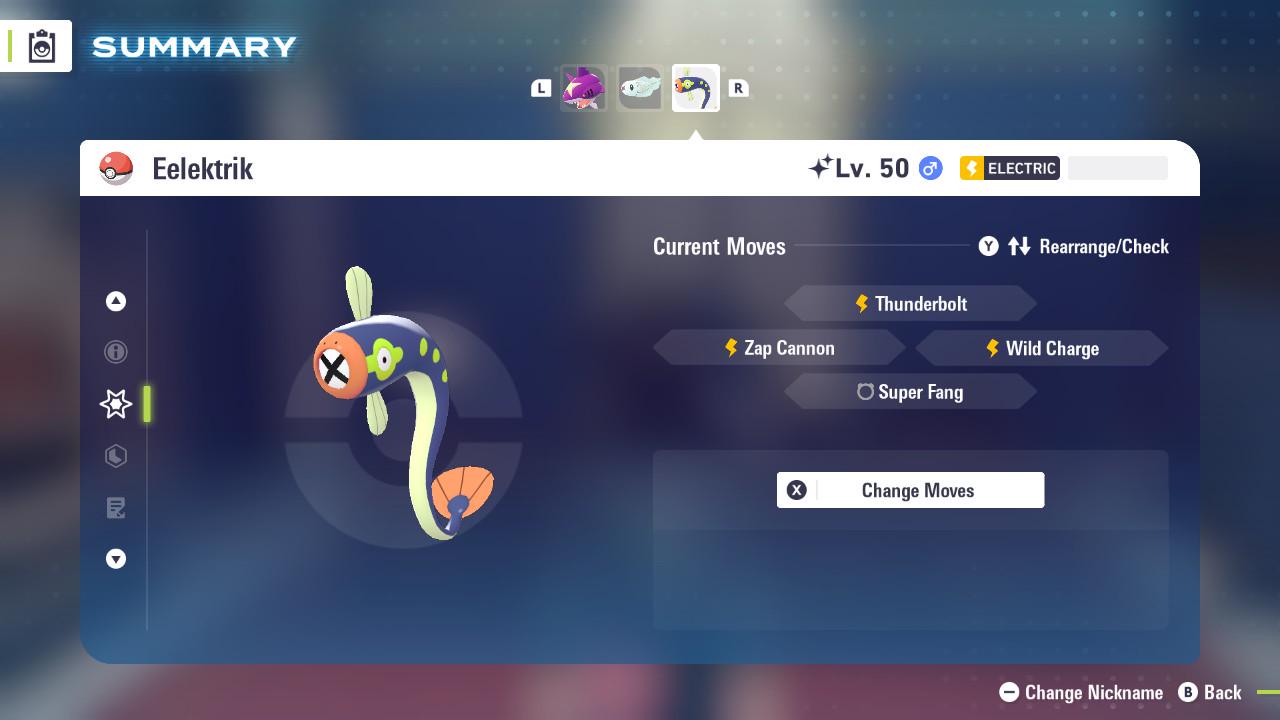Click the ELECTRIC type badge
Screen dimensions: 1280x720
pos(1009,168)
